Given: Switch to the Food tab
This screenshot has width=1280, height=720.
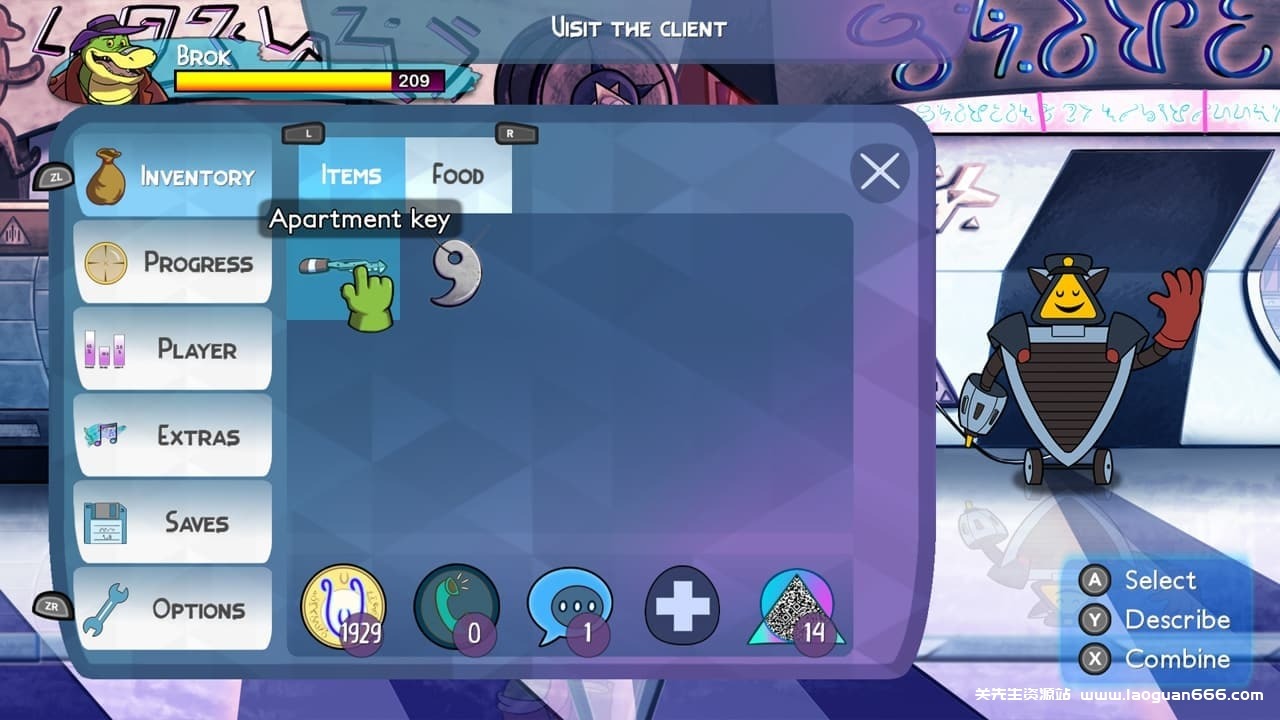Looking at the screenshot, I should 458,175.
